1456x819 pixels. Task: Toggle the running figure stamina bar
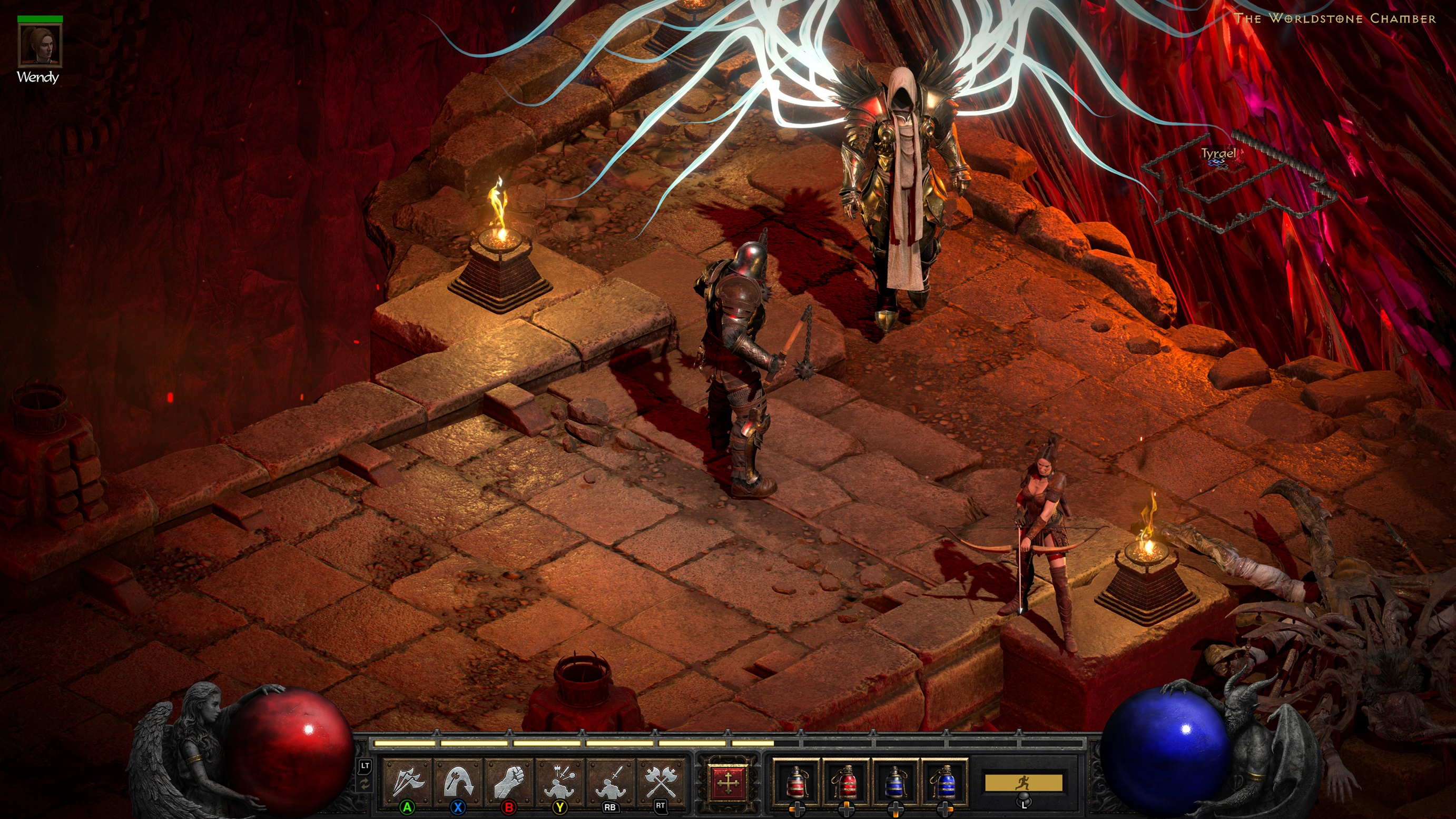click(x=1023, y=783)
